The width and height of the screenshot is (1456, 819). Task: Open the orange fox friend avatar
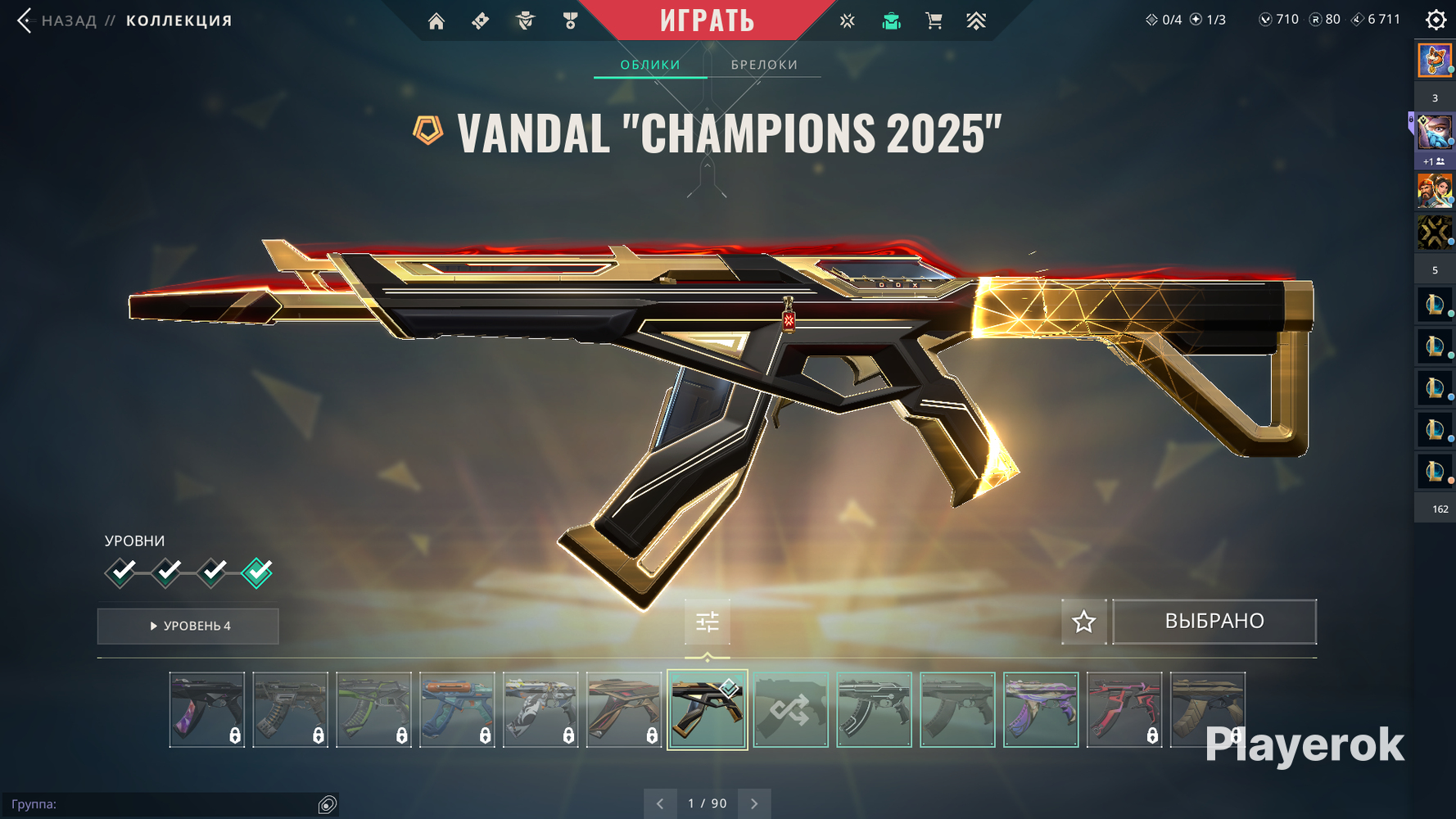(x=1434, y=61)
